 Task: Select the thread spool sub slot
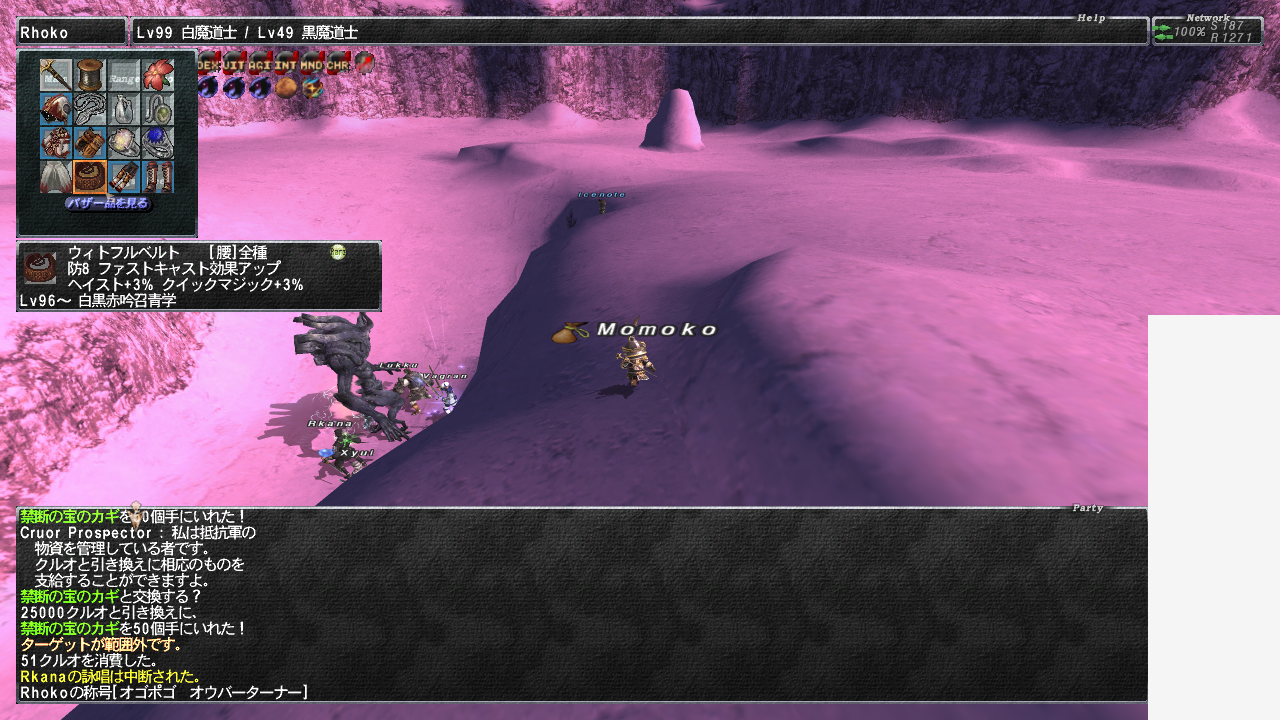pyautogui.click(x=90, y=76)
